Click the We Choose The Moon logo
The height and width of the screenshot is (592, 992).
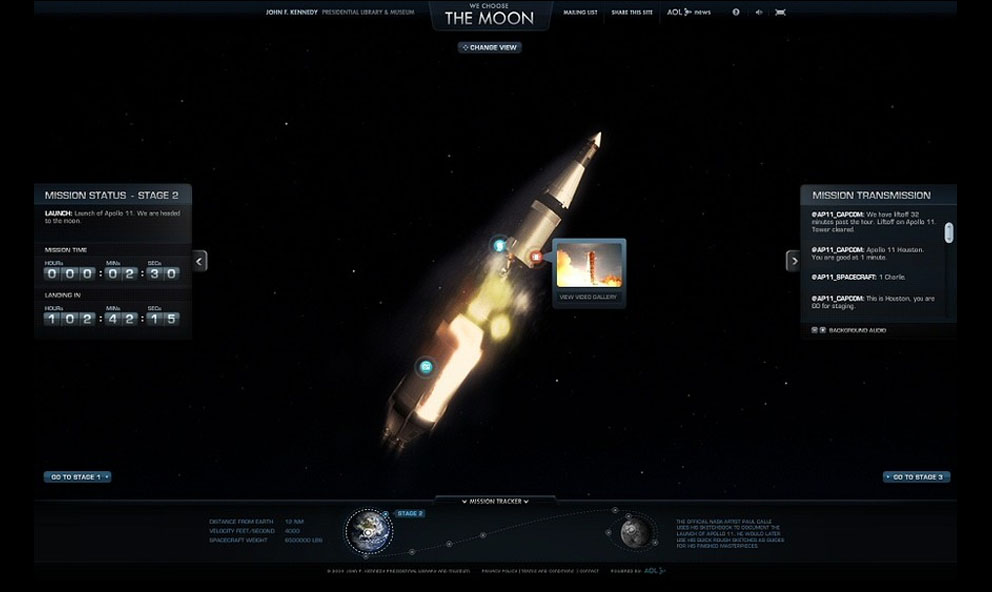(x=490, y=15)
